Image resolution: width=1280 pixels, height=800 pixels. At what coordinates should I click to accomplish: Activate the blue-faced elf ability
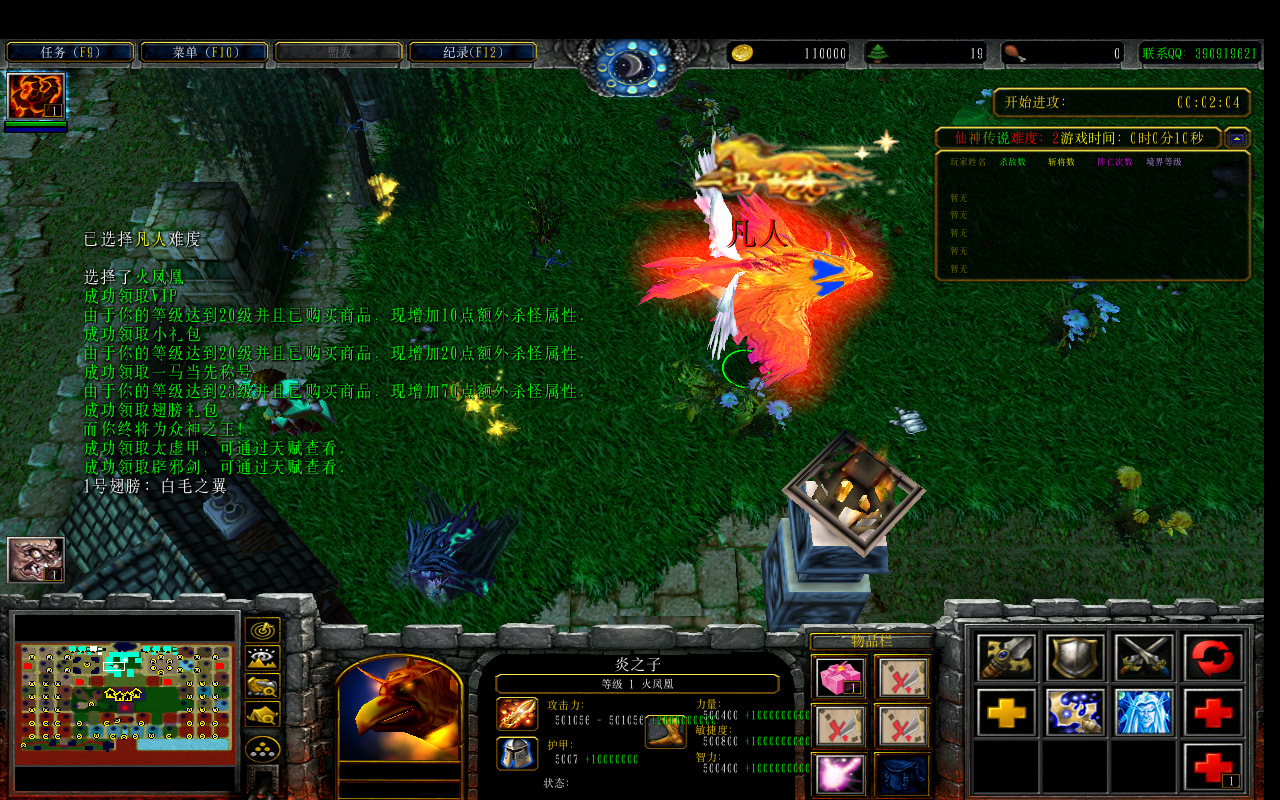click(1144, 712)
